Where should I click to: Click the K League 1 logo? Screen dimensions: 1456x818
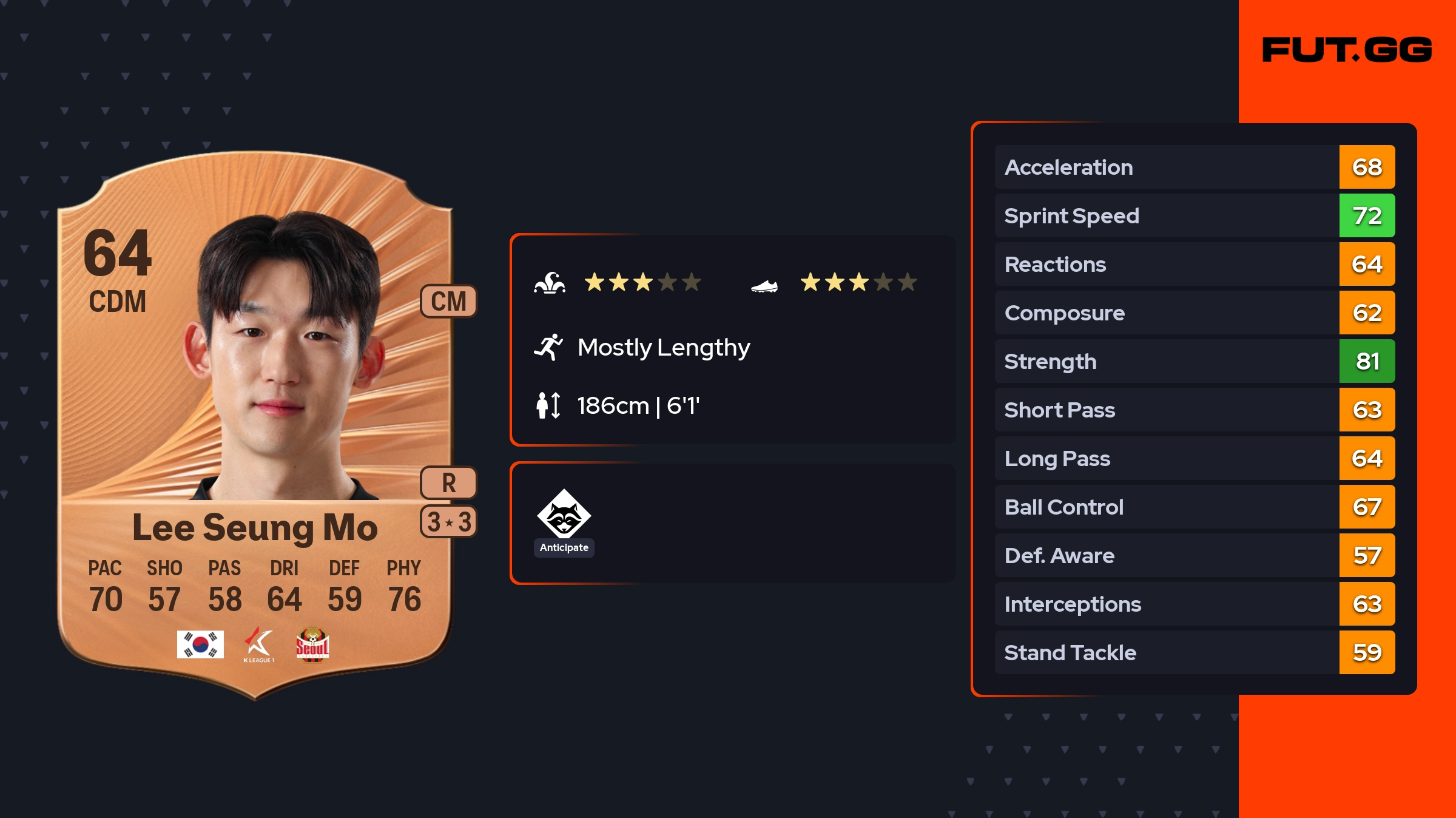pos(259,644)
